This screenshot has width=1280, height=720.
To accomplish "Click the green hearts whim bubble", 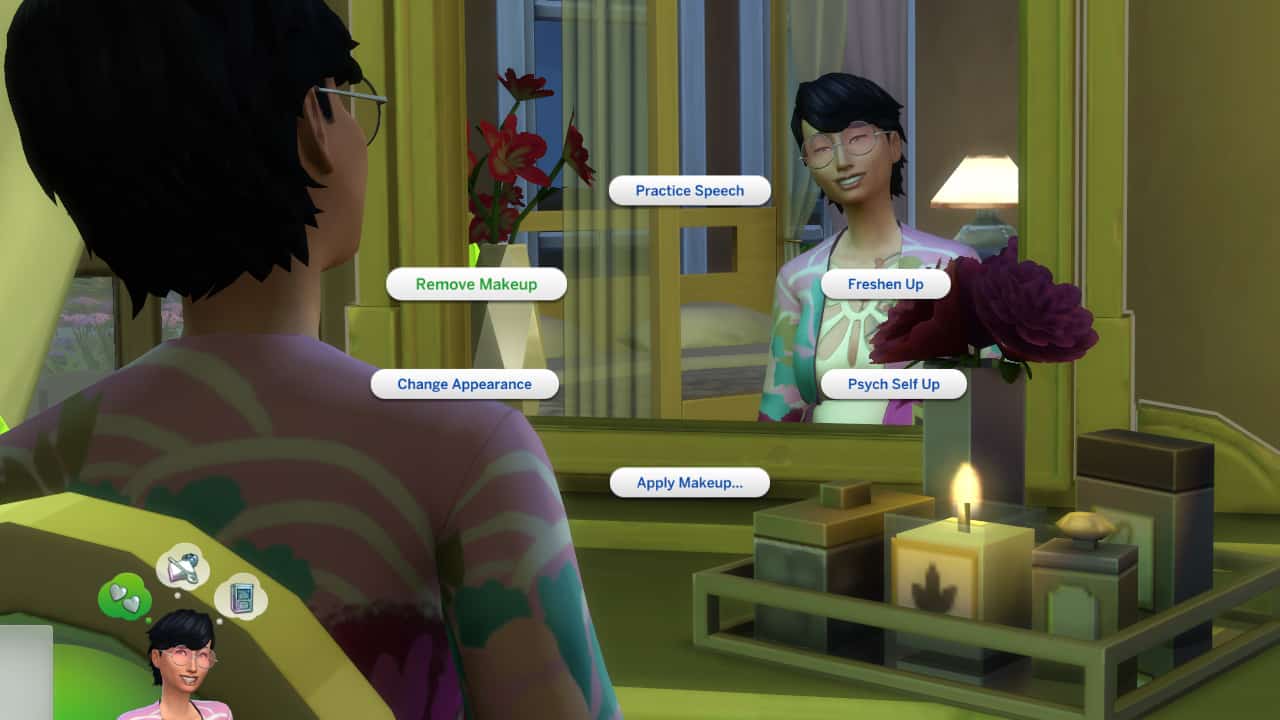I will [x=125, y=597].
